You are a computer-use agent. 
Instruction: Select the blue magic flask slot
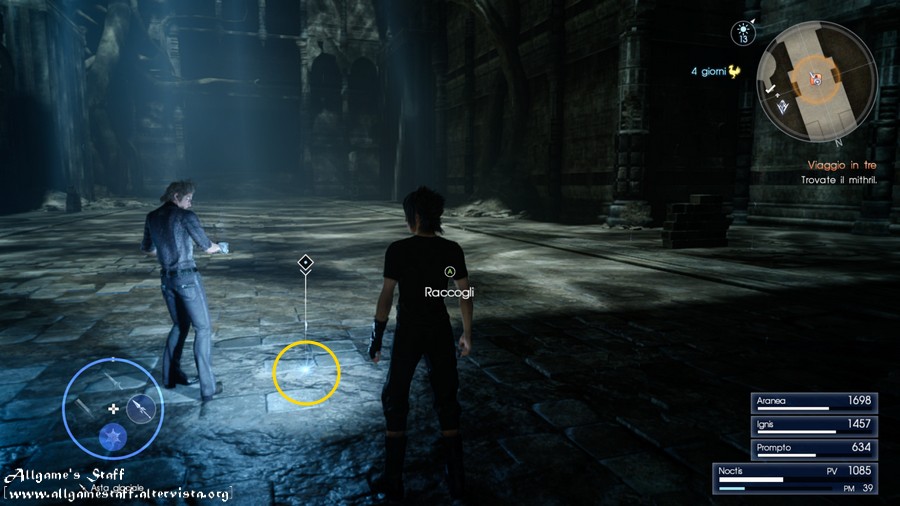(x=112, y=436)
